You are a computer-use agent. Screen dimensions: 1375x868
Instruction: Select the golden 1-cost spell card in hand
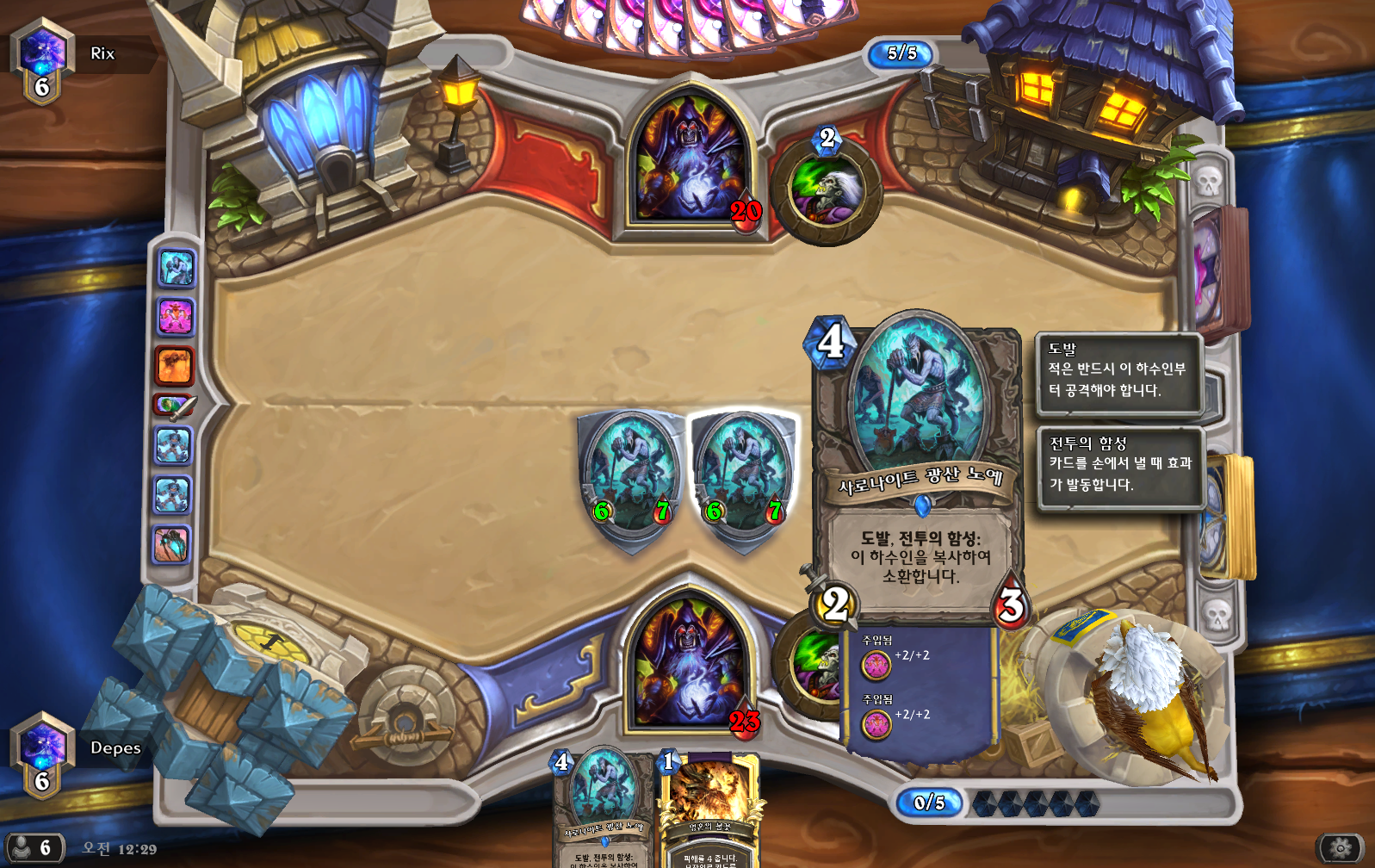pyautogui.click(x=710, y=811)
